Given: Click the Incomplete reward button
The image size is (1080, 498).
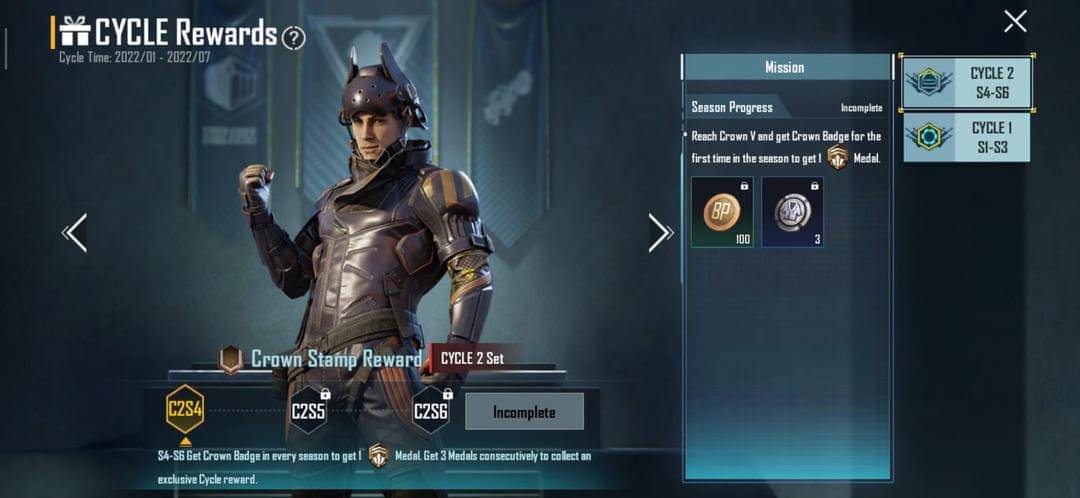Looking at the screenshot, I should point(524,411).
